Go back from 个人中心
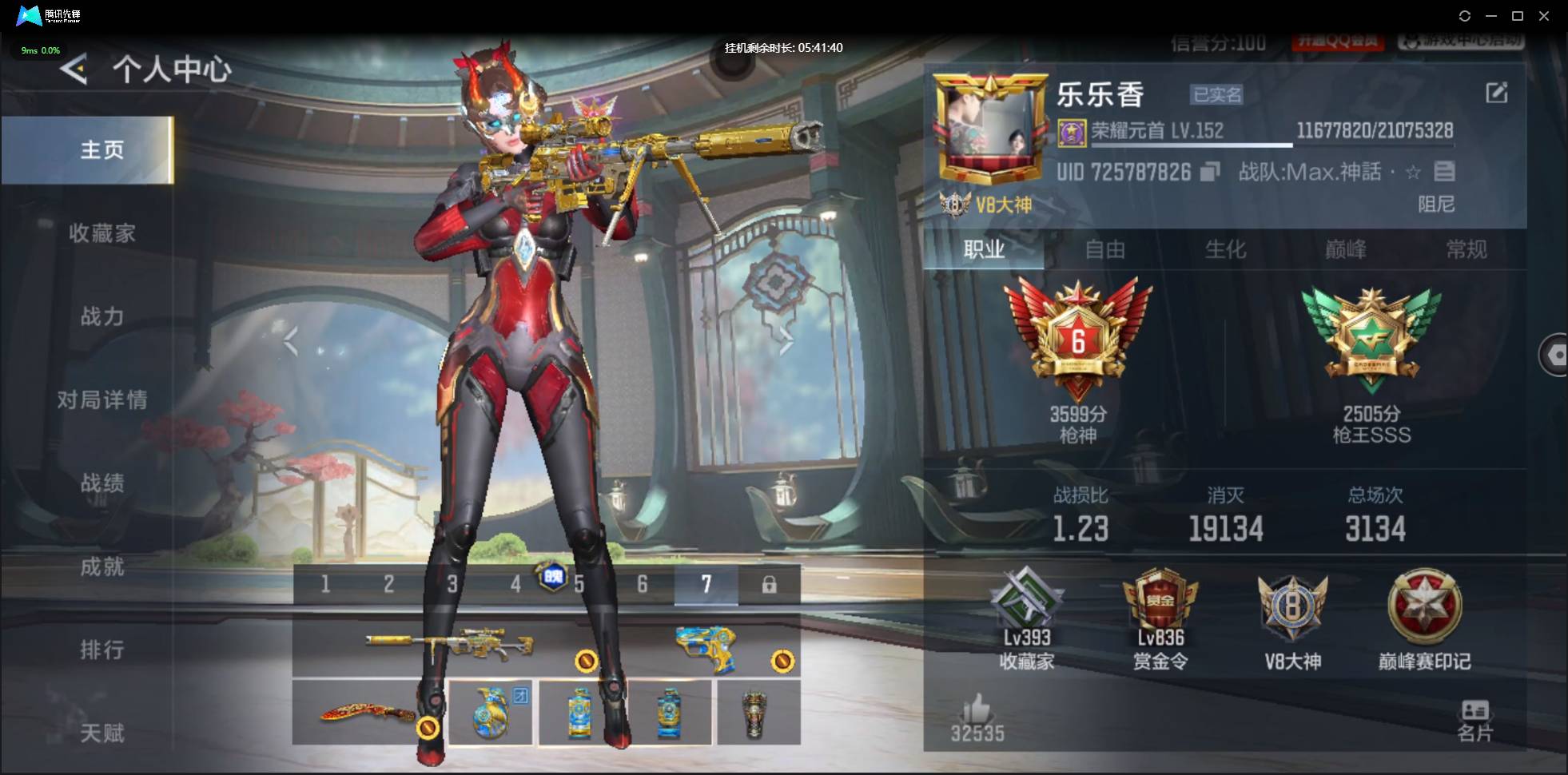The image size is (1568, 775). (x=74, y=70)
